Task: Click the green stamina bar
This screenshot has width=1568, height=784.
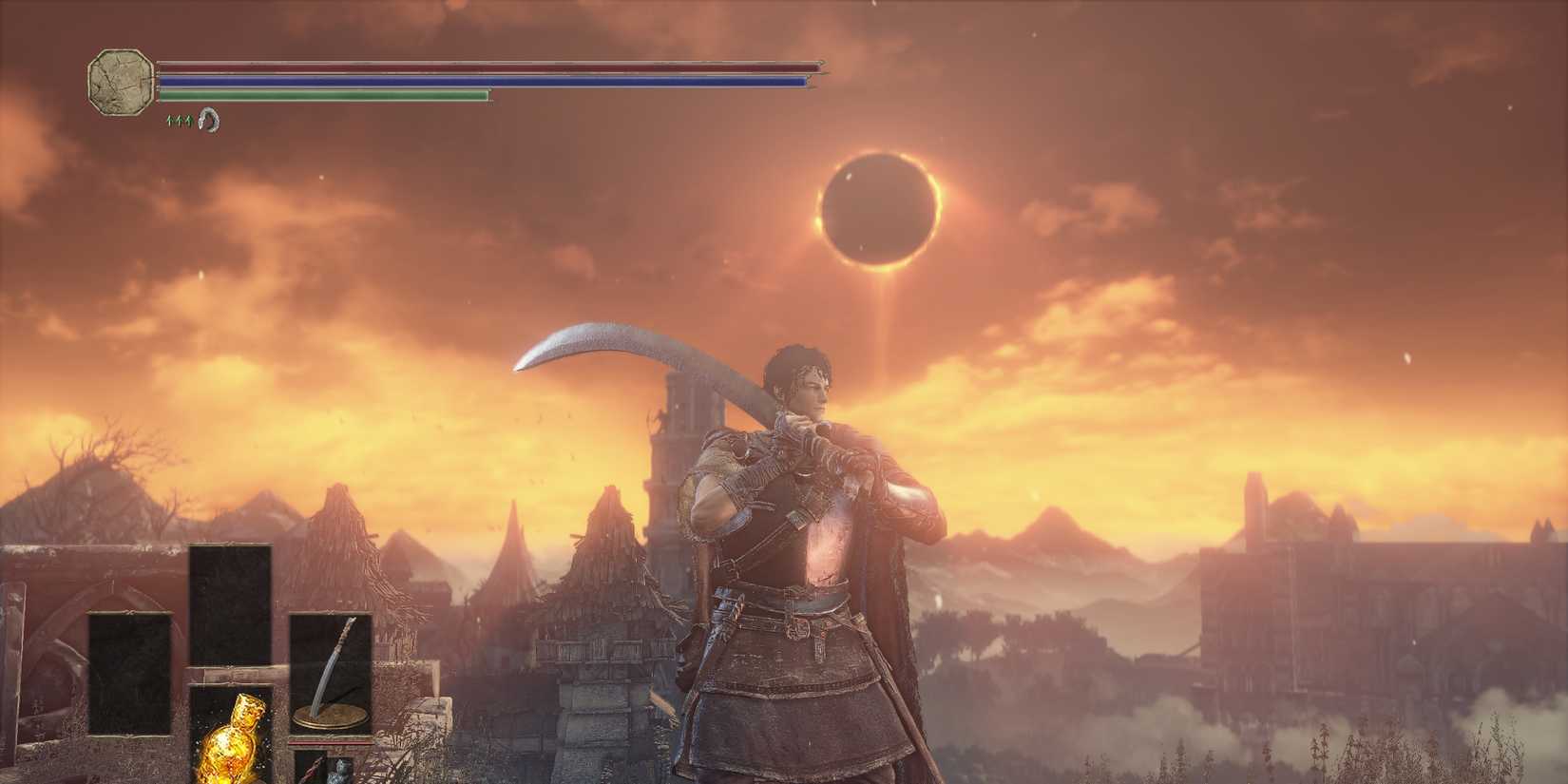Action: (323, 96)
